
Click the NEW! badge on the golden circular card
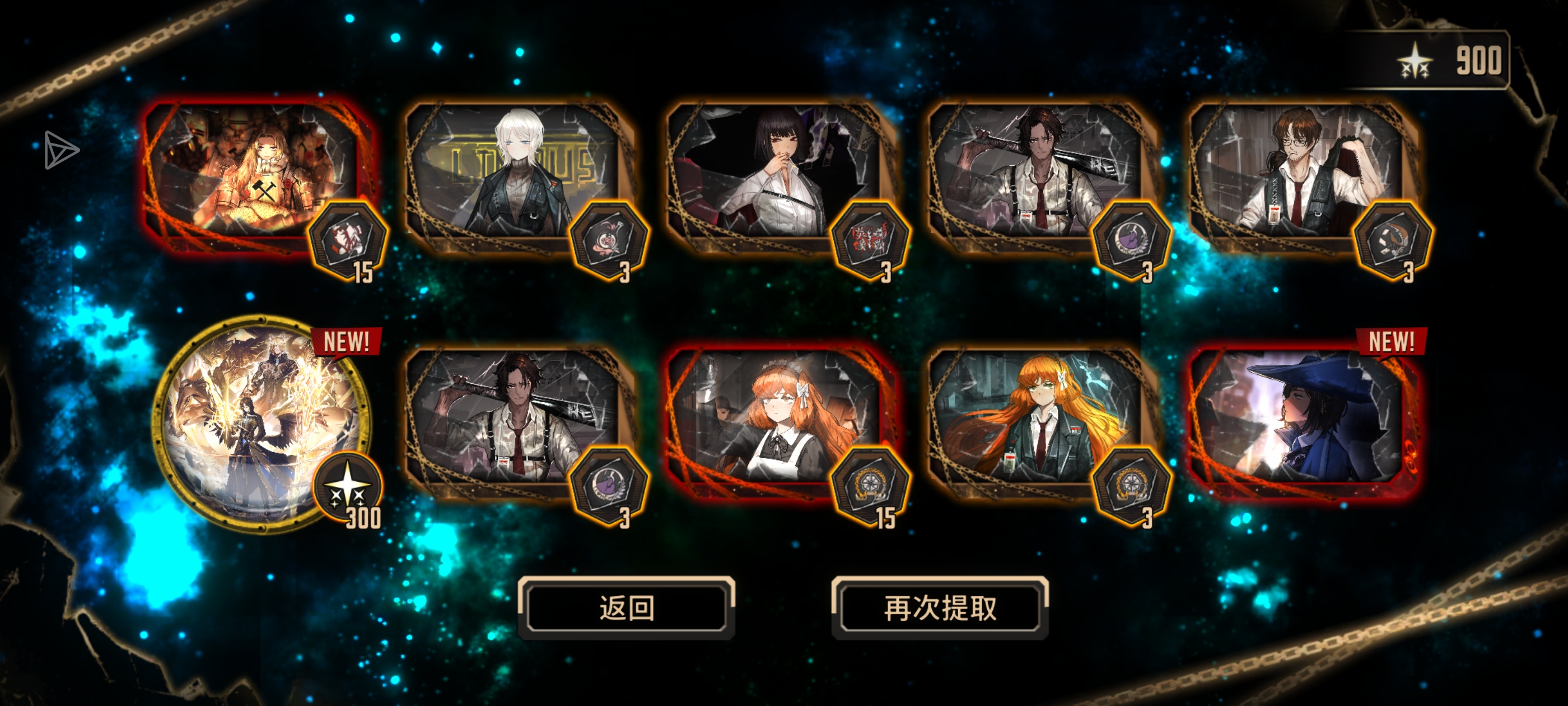tap(348, 342)
